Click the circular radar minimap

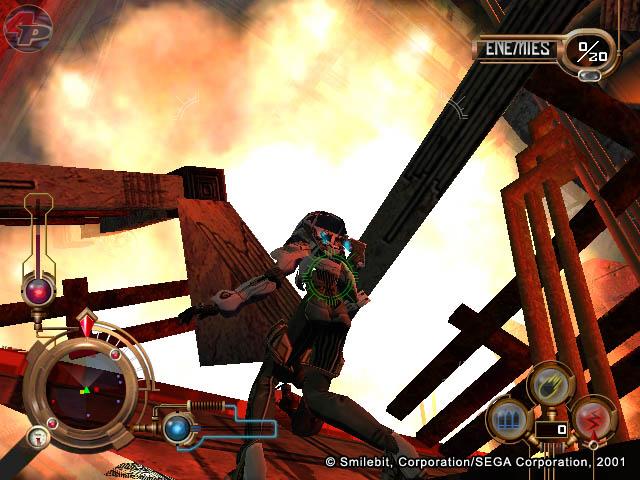coord(84,384)
